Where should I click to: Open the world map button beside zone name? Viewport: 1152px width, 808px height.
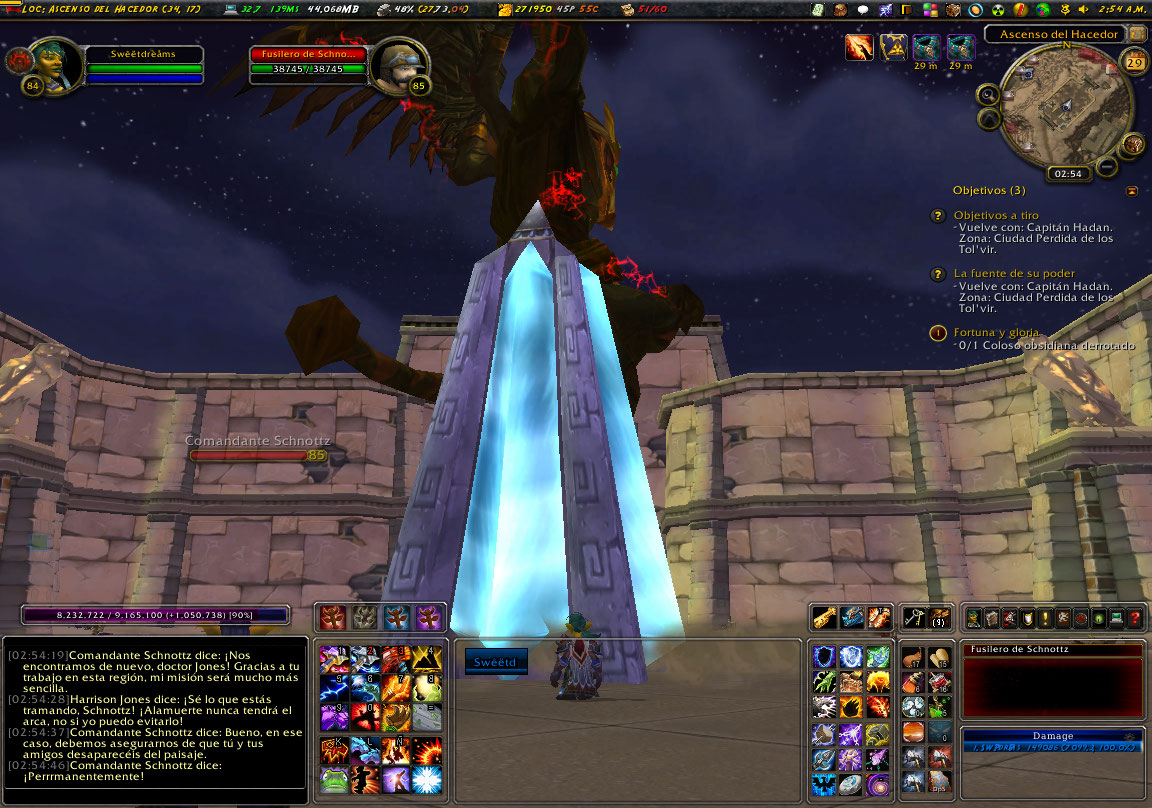click(1137, 34)
